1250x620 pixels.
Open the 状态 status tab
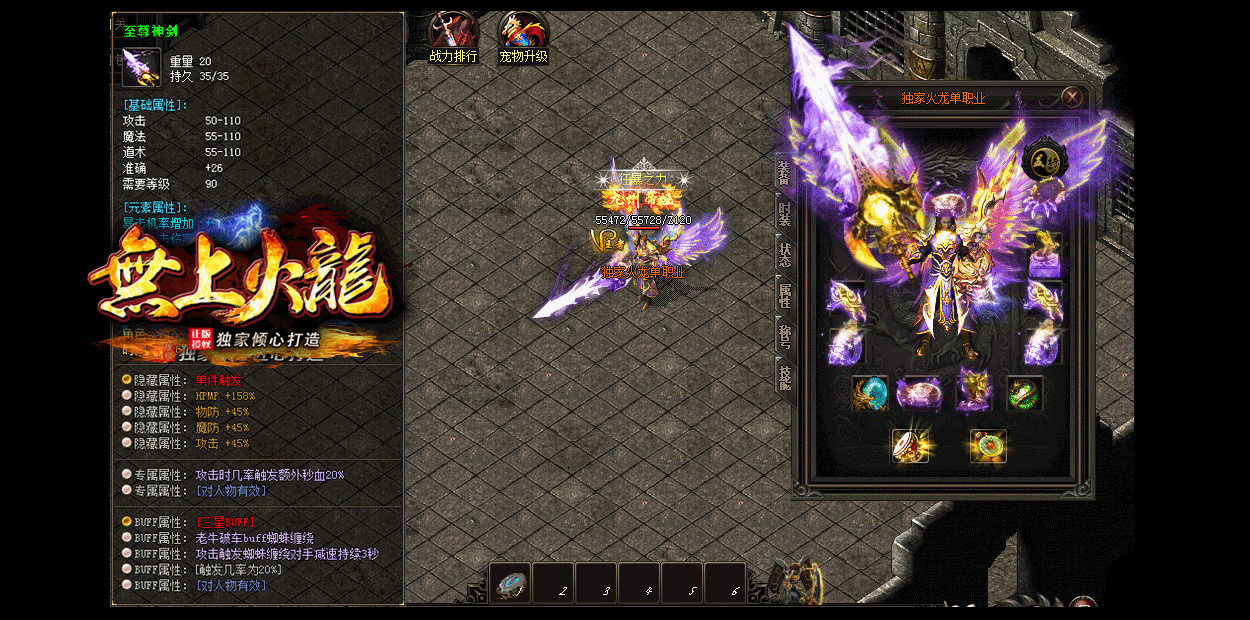[784, 253]
